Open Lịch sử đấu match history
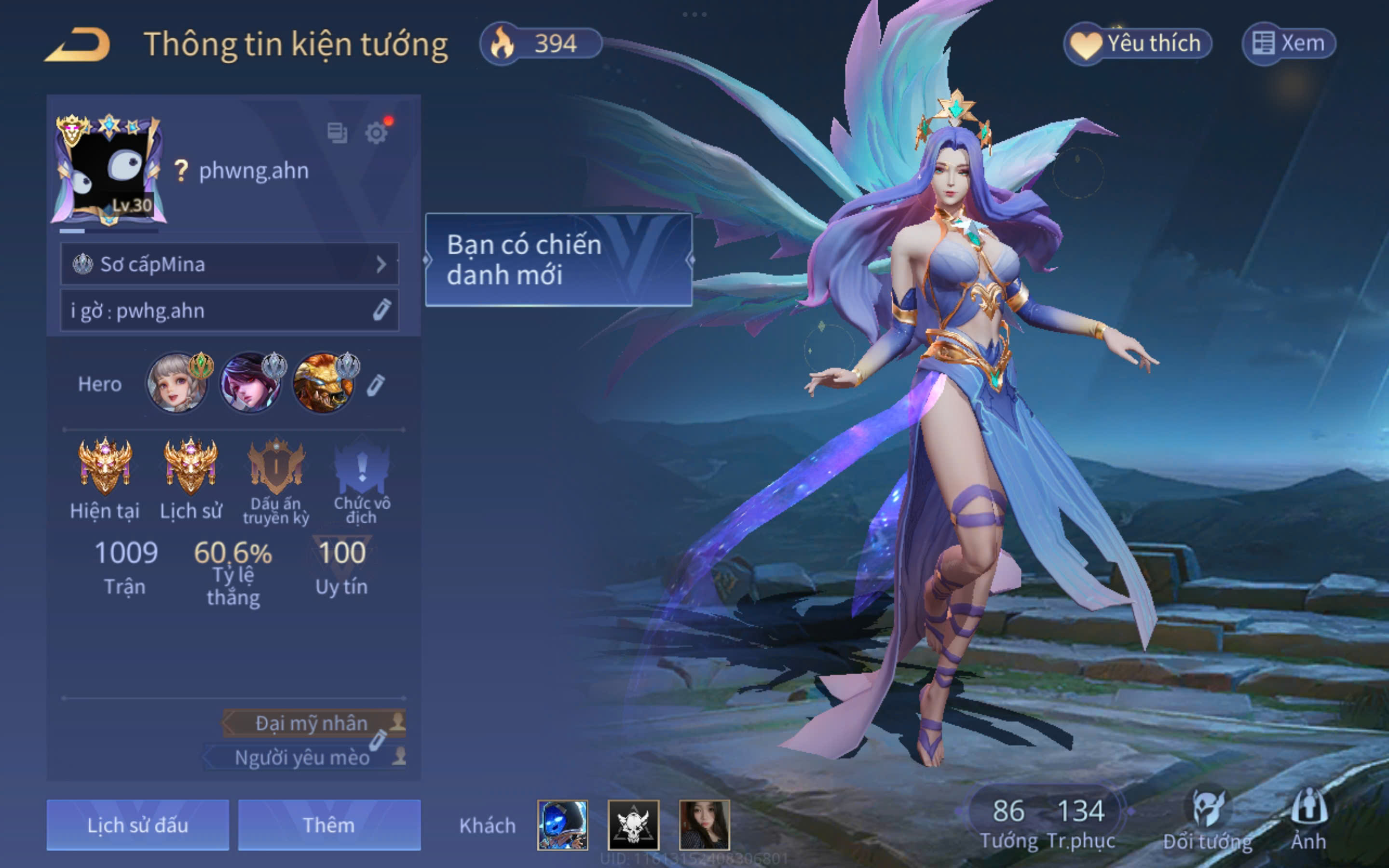 (x=138, y=825)
